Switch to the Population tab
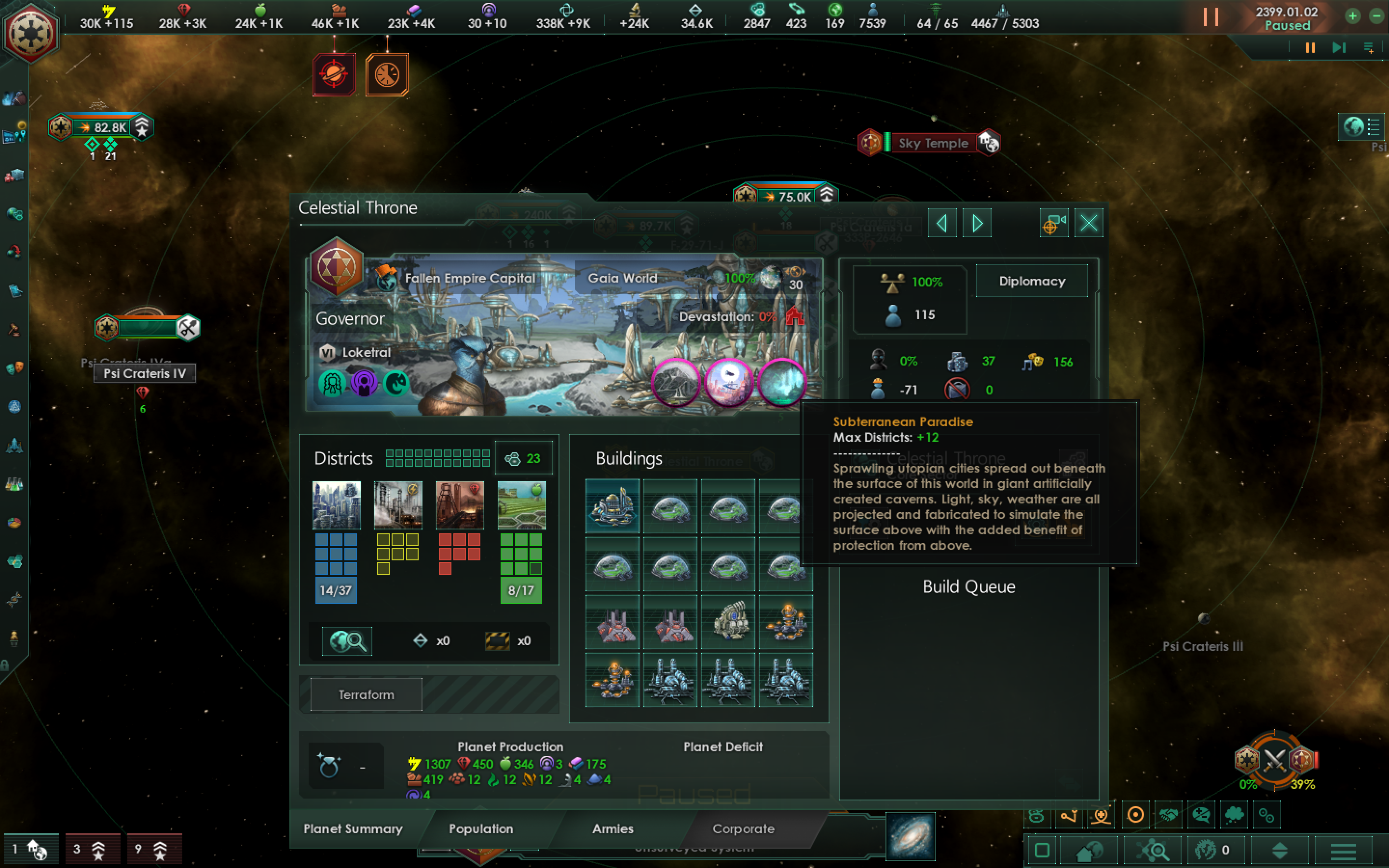Image resolution: width=1389 pixels, height=868 pixels. coord(481,829)
